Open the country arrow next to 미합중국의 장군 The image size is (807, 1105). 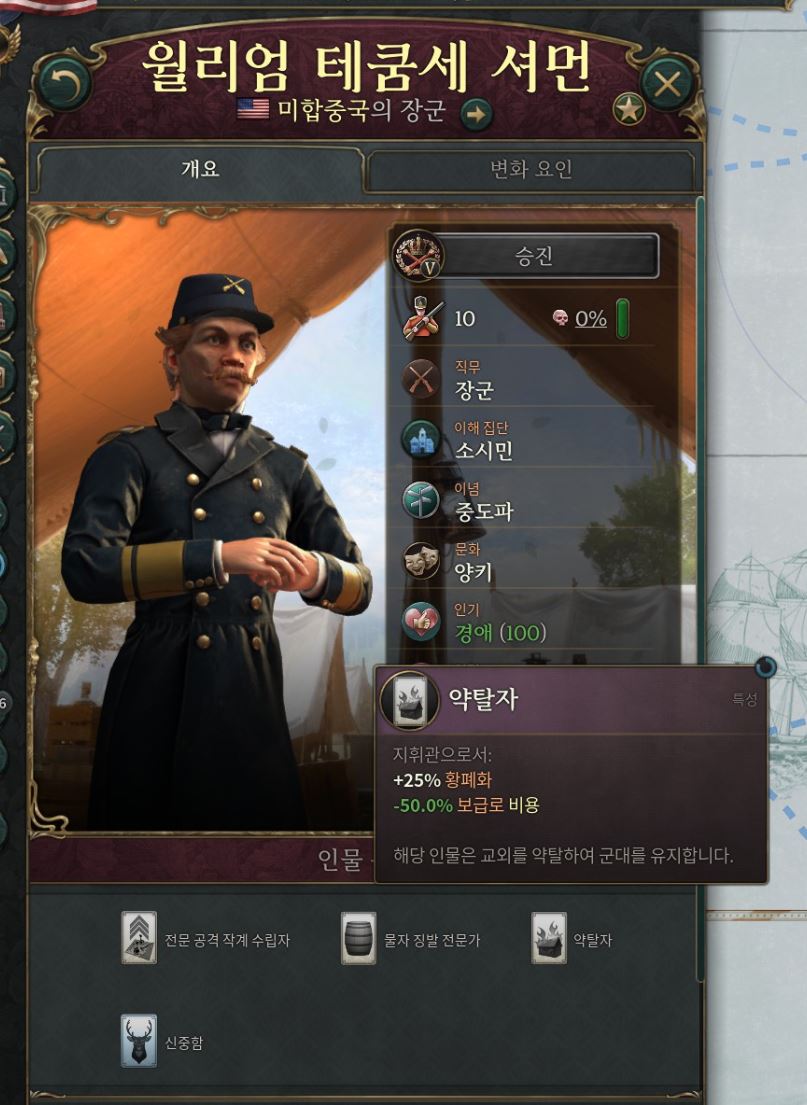[476, 114]
